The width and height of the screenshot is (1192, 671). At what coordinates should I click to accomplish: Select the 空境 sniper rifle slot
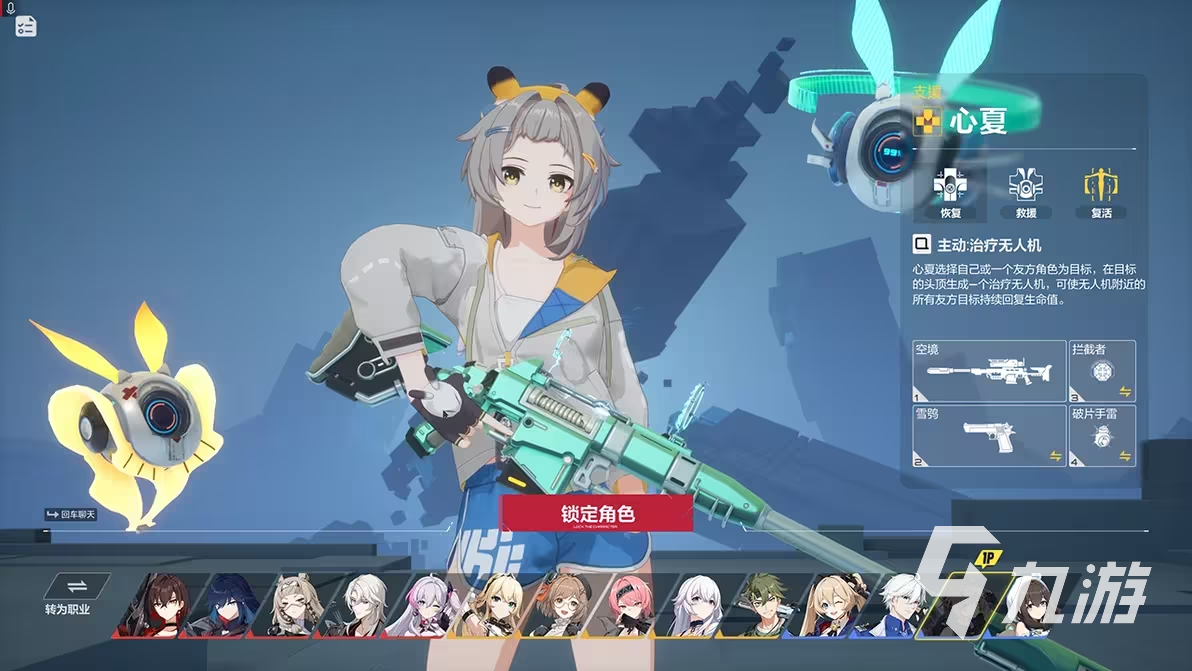[989, 371]
